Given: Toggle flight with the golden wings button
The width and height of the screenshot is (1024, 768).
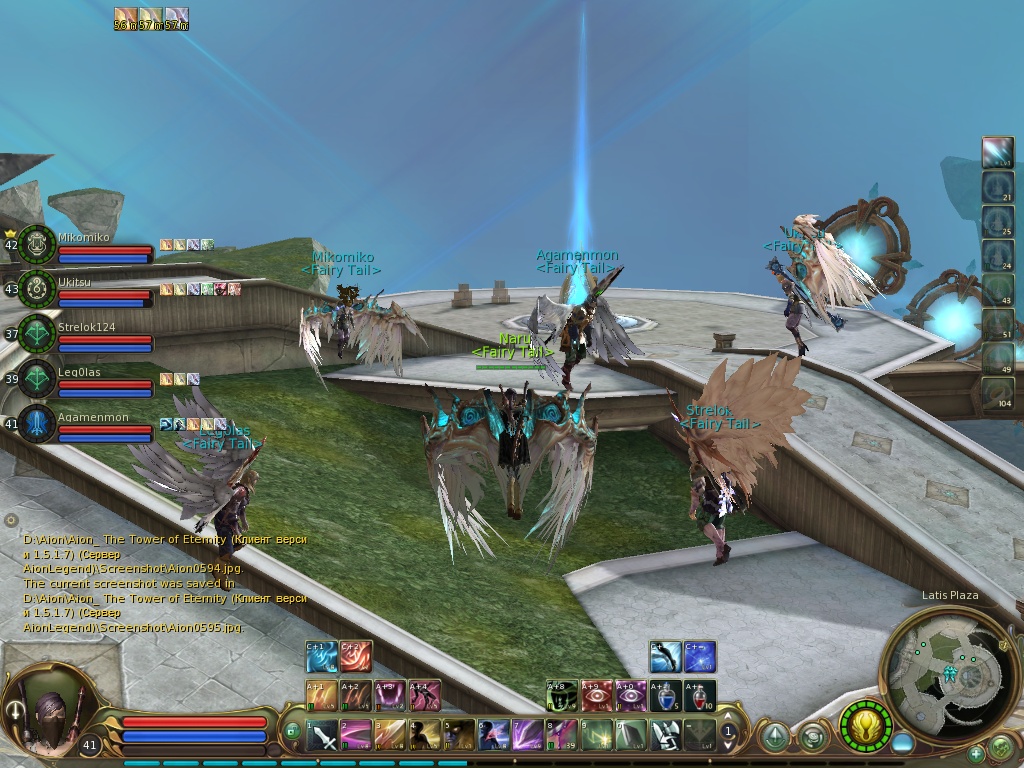Looking at the screenshot, I should tap(865, 725).
